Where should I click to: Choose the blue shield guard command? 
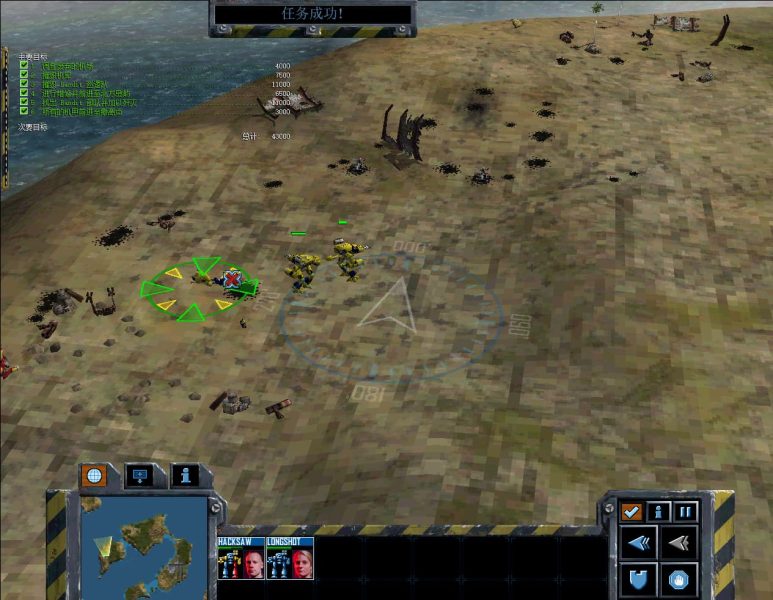(638, 579)
